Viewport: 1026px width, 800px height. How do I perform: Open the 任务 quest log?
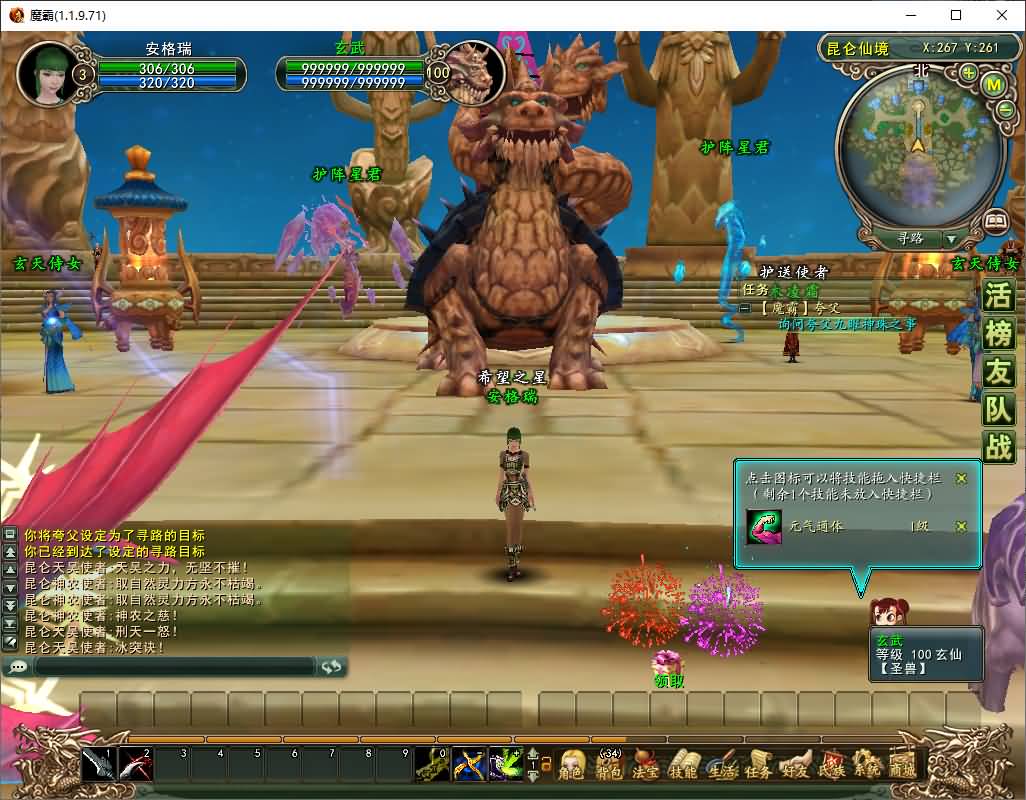coord(757,765)
